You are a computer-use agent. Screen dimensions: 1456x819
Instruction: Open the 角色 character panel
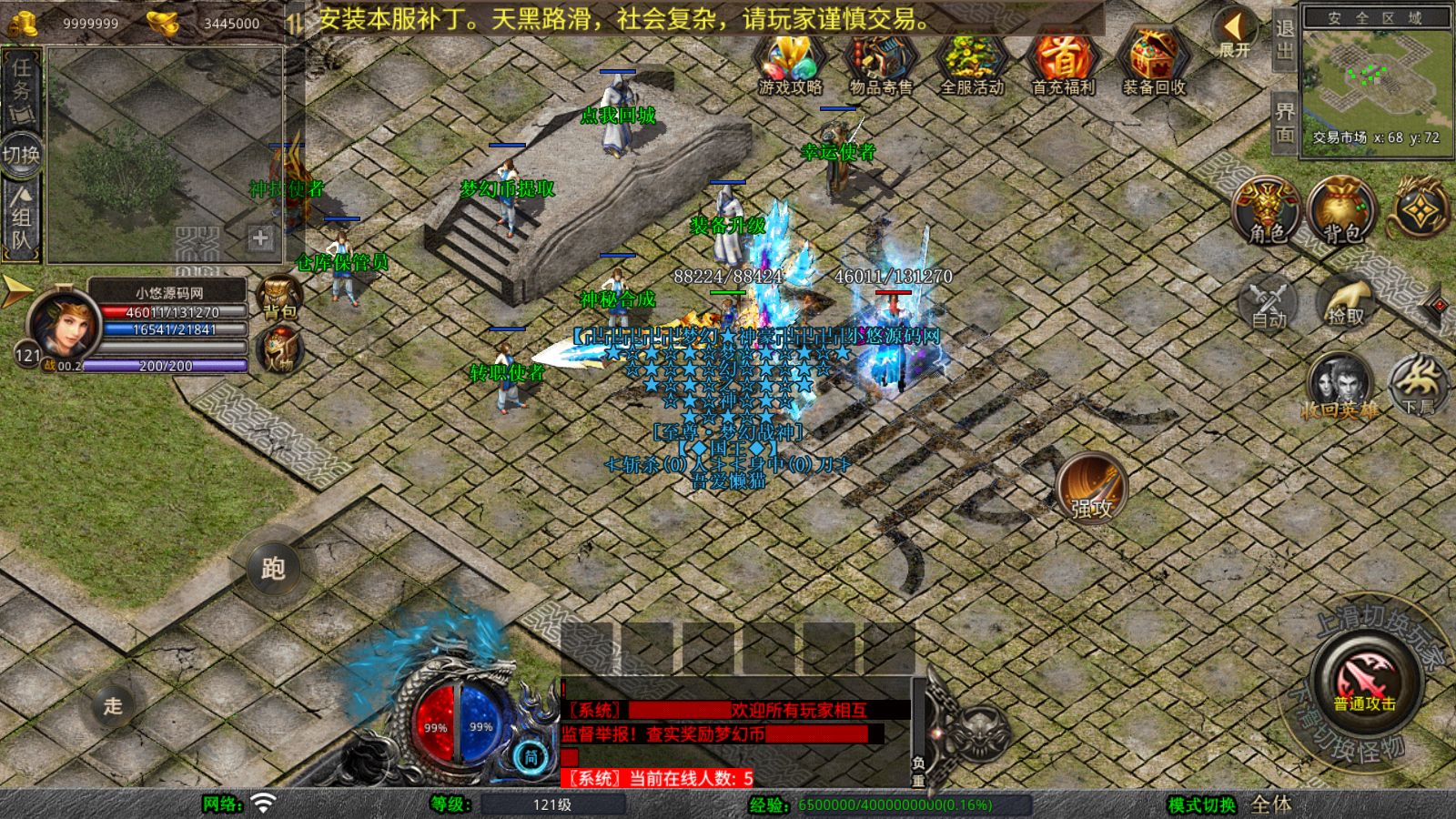pyautogui.click(x=1267, y=211)
